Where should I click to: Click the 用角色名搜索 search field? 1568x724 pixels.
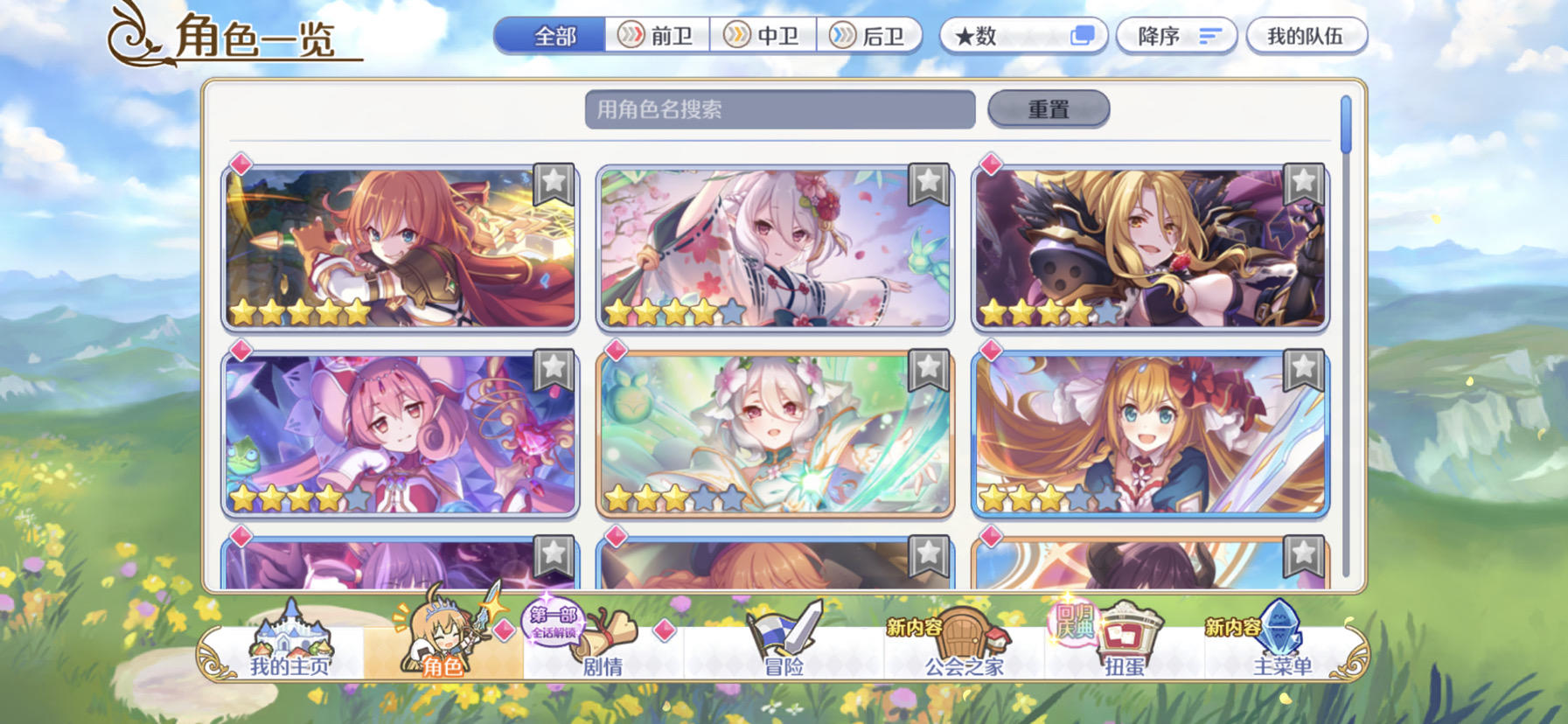pos(783,108)
